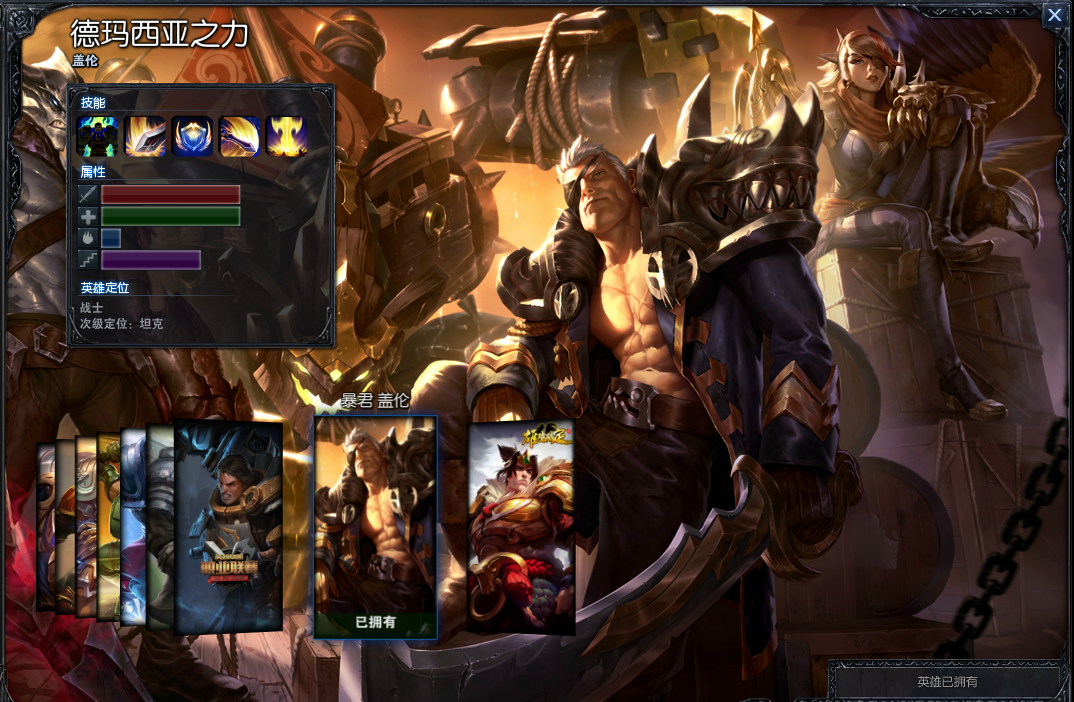Screen dimensions: 1074x702
Task: Close the Garen champion detail window
Action: coord(1053,16)
